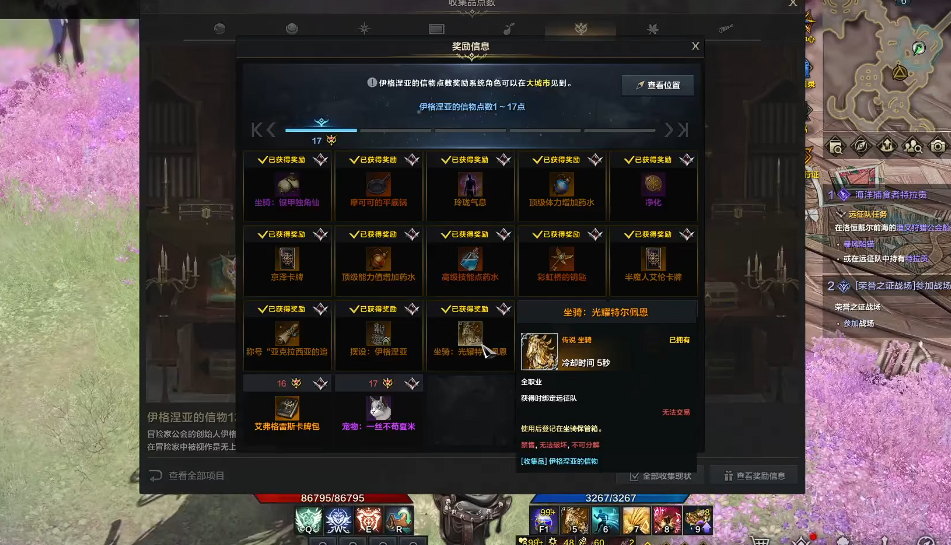Select the 一丝不苟喜米 cat pet reward

click(379, 408)
